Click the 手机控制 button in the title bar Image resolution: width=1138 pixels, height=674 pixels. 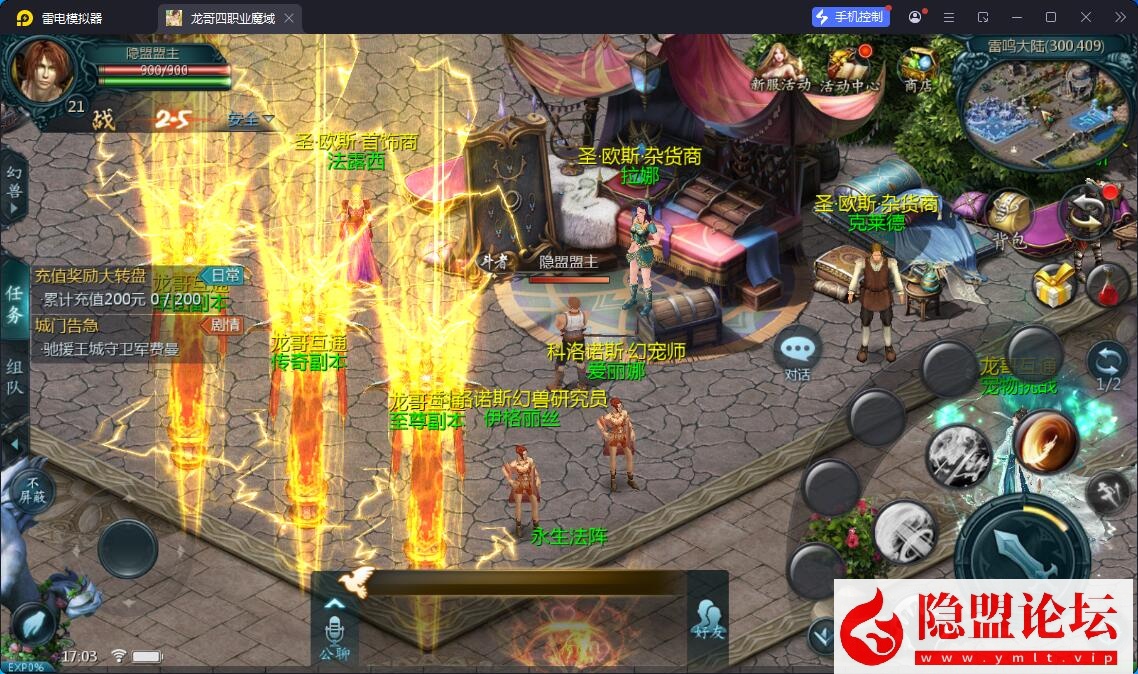[x=850, y=17]
